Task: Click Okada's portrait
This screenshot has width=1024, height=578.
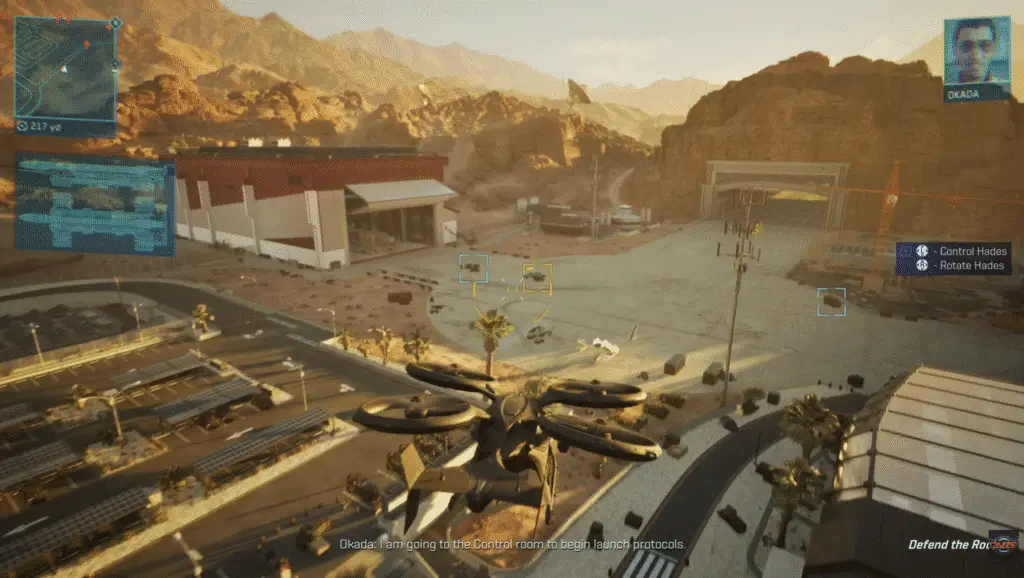Action: tap(976, 51)
